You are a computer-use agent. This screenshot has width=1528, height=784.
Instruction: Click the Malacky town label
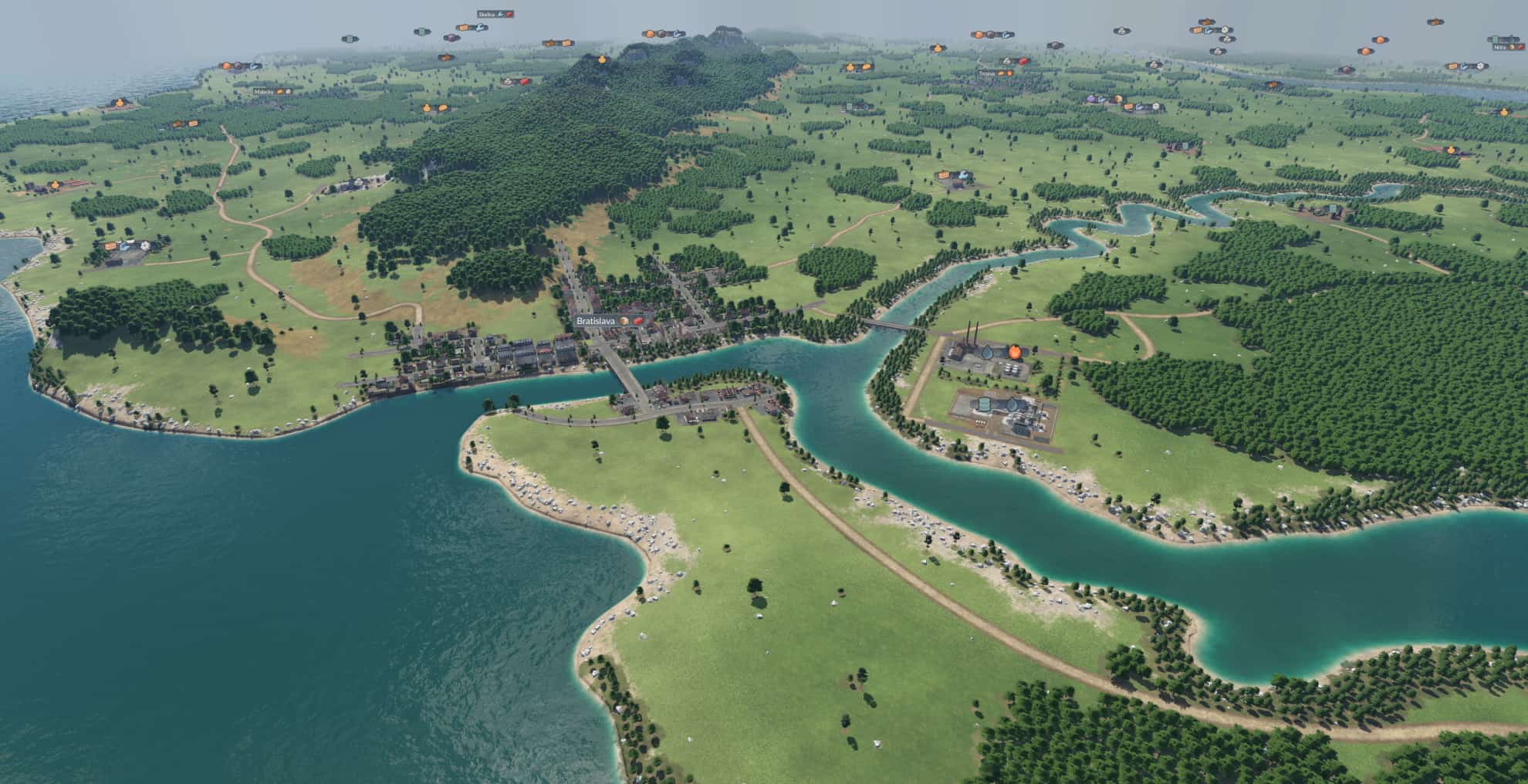(264, 91)
